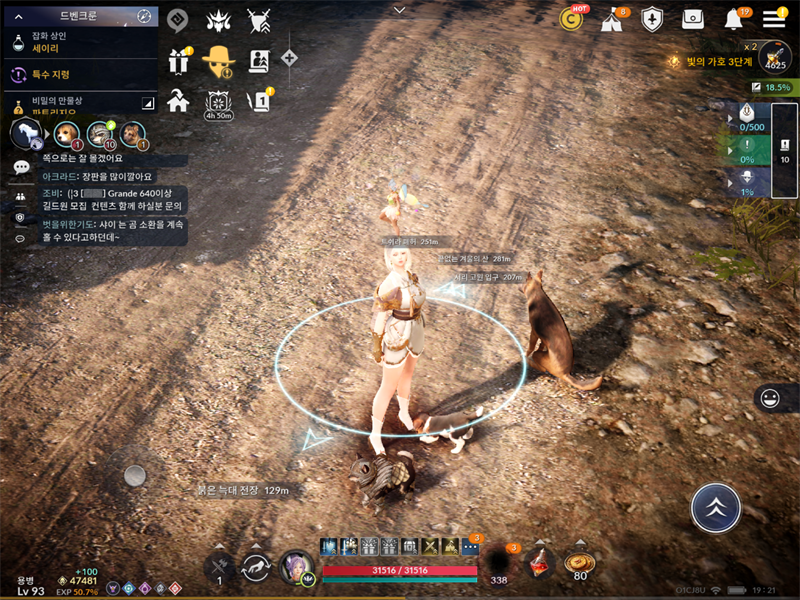Claim rewards from the gift box icon

180,61
